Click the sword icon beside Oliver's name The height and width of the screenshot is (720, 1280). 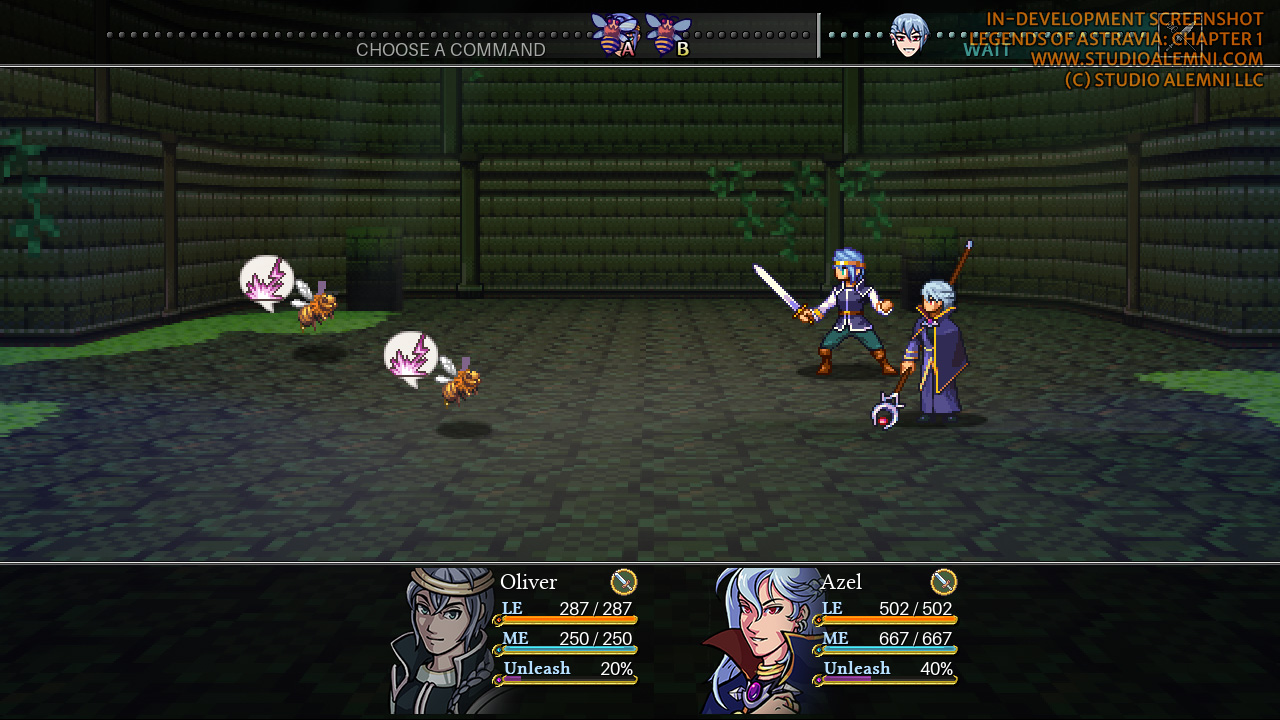click(x=624, y=582)
